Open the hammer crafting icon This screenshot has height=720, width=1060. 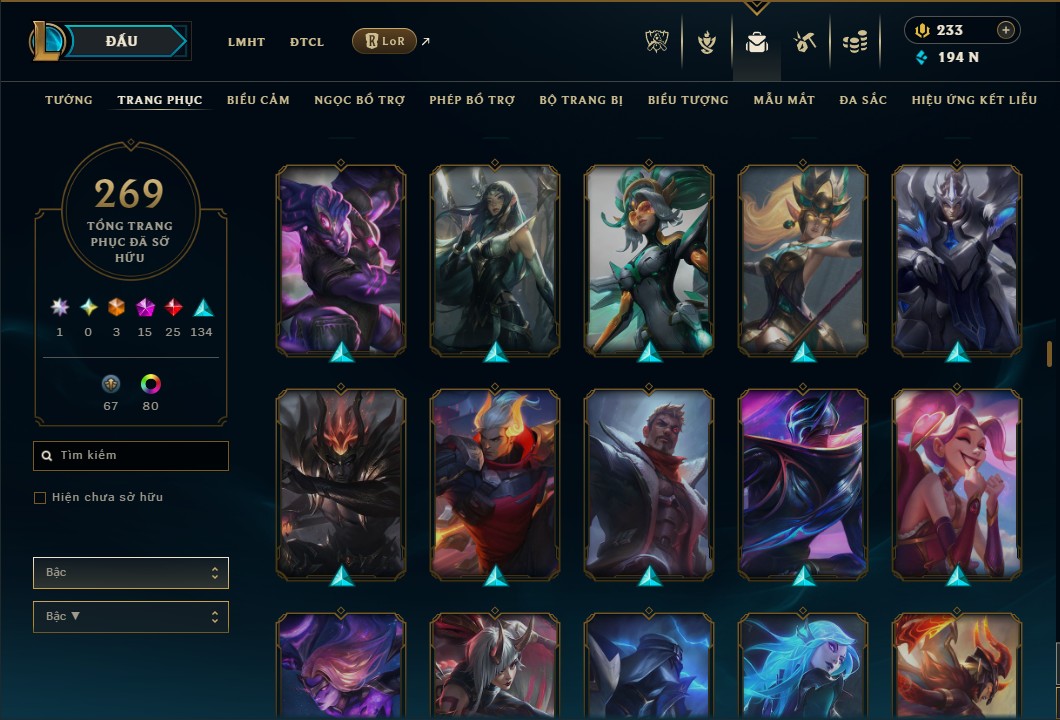805,42
